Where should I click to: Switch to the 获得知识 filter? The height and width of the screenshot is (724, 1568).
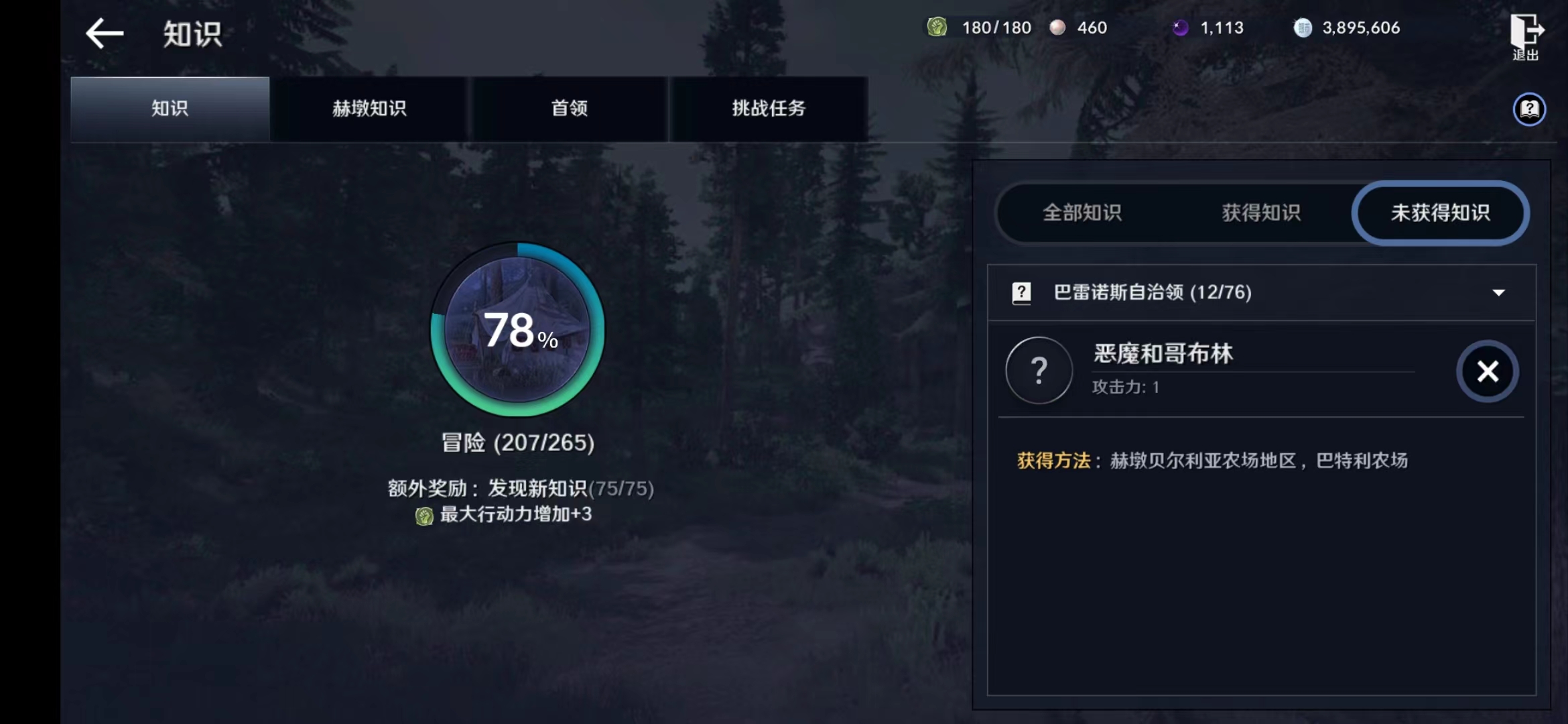[1260, 213]
